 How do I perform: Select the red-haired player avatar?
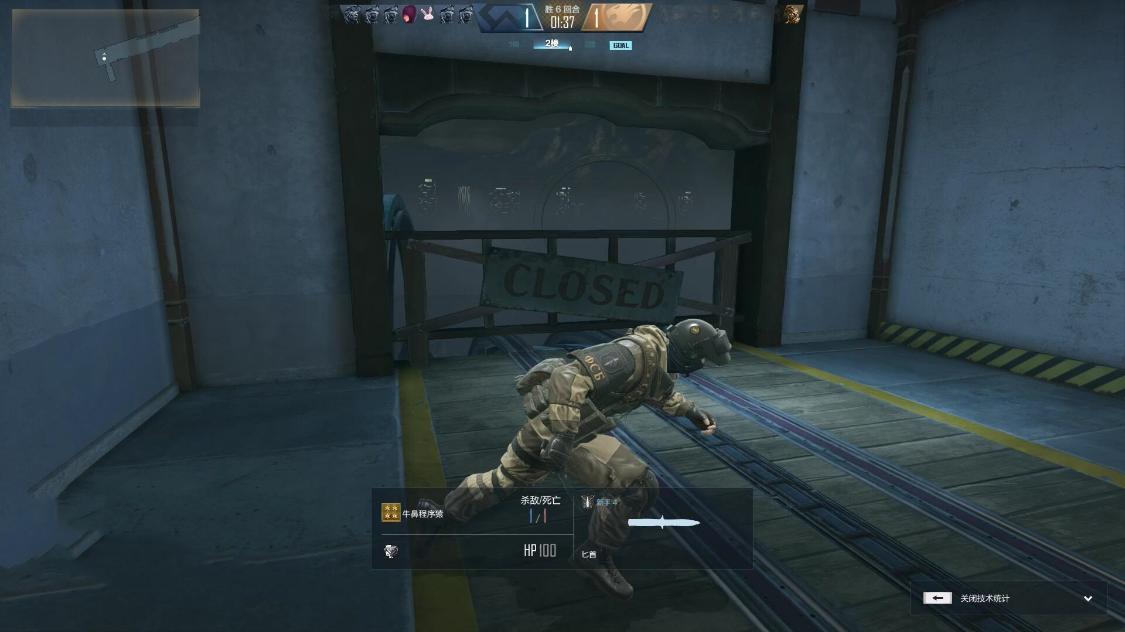click(x=409, y=14)
